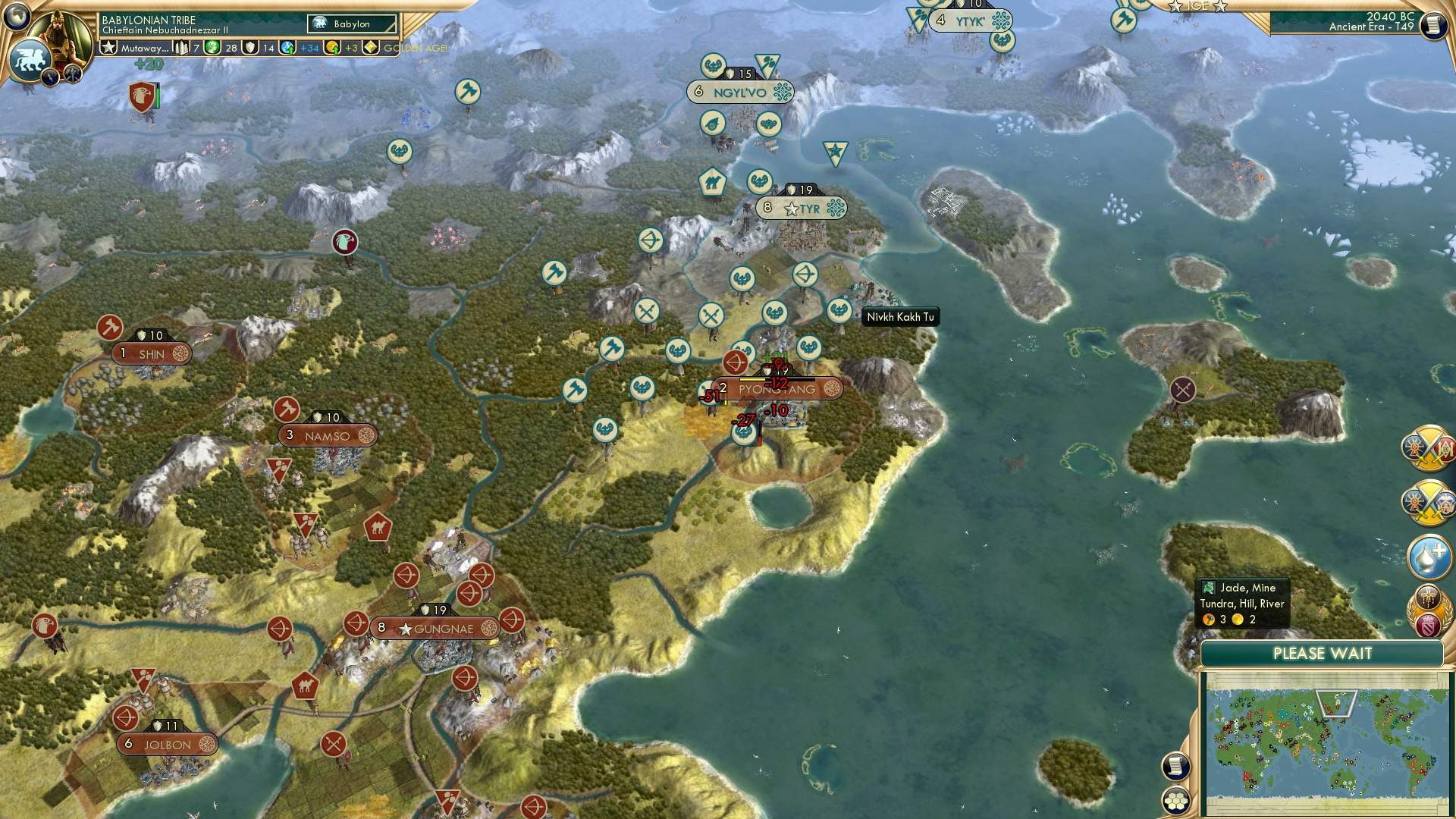Click the Mutaway star indicator in the status bar
The image size is (1456, 819).
109,47
